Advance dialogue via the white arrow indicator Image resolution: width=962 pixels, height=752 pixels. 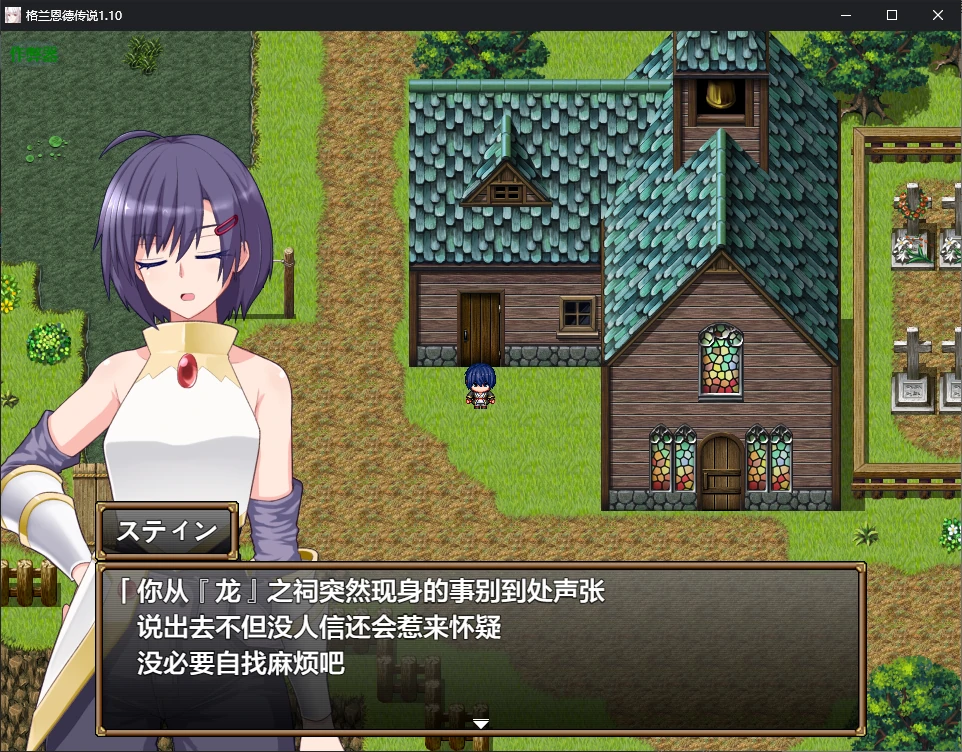pyautogui.click(x=481, y=723)
